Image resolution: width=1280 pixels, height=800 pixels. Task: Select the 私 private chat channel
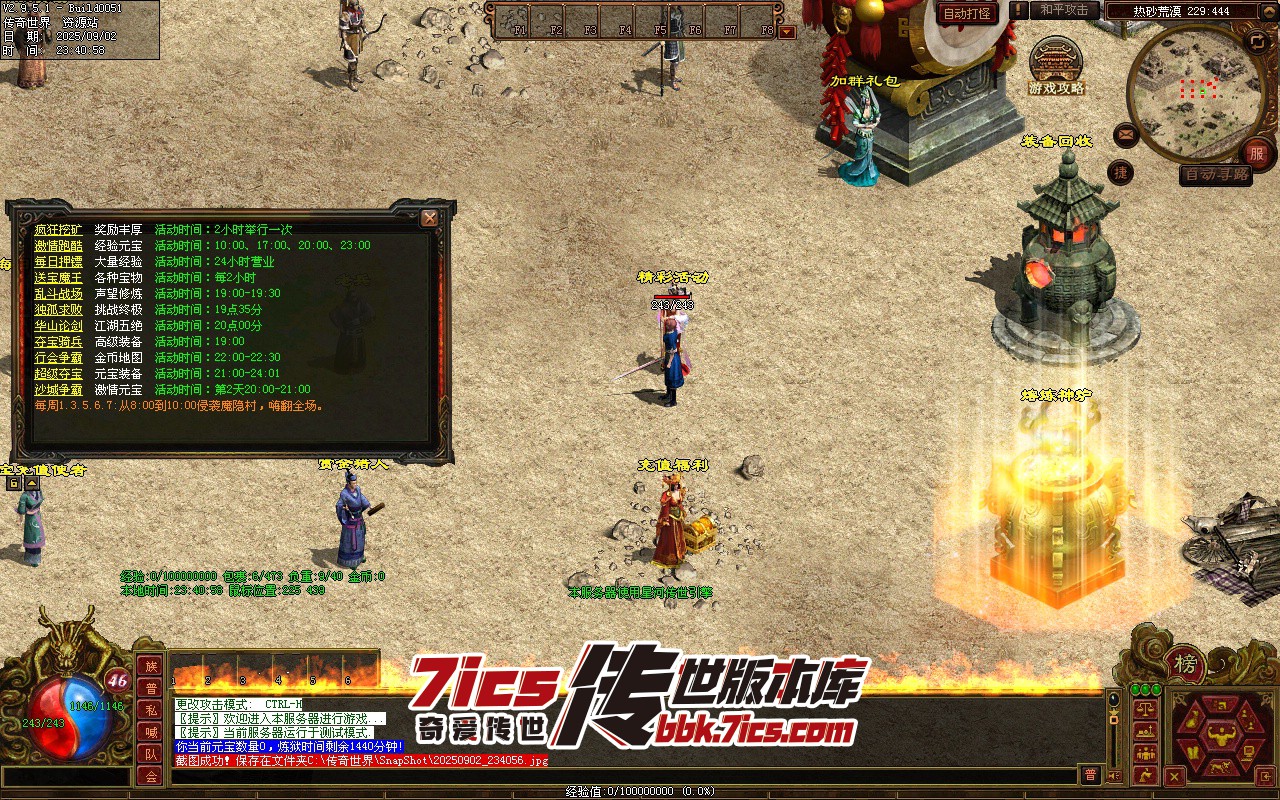pyautogui.click(x=150, y=710)
